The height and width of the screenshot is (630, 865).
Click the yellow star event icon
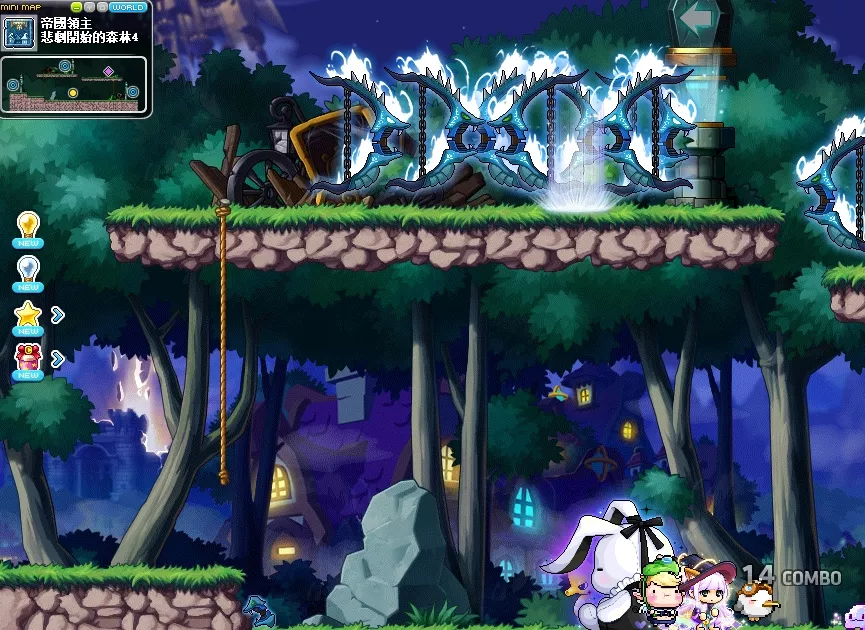pyautogui.click(x=28, y=314)
